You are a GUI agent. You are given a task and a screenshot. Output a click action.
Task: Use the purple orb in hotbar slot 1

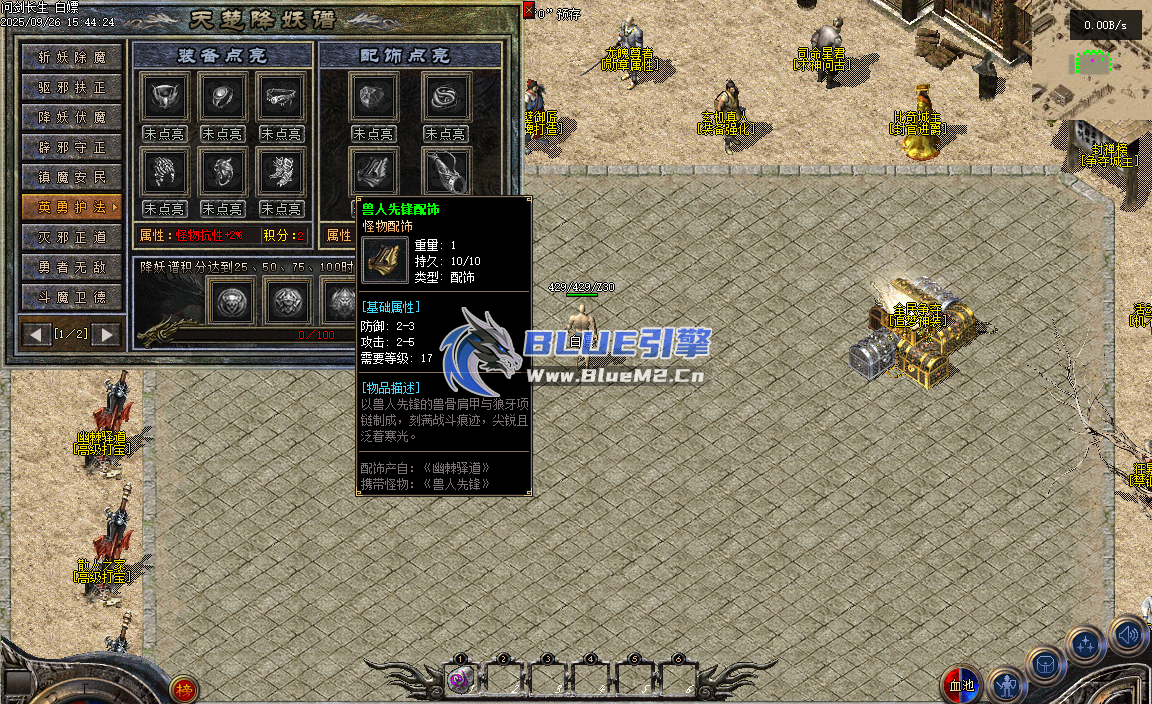pos(461,679)
